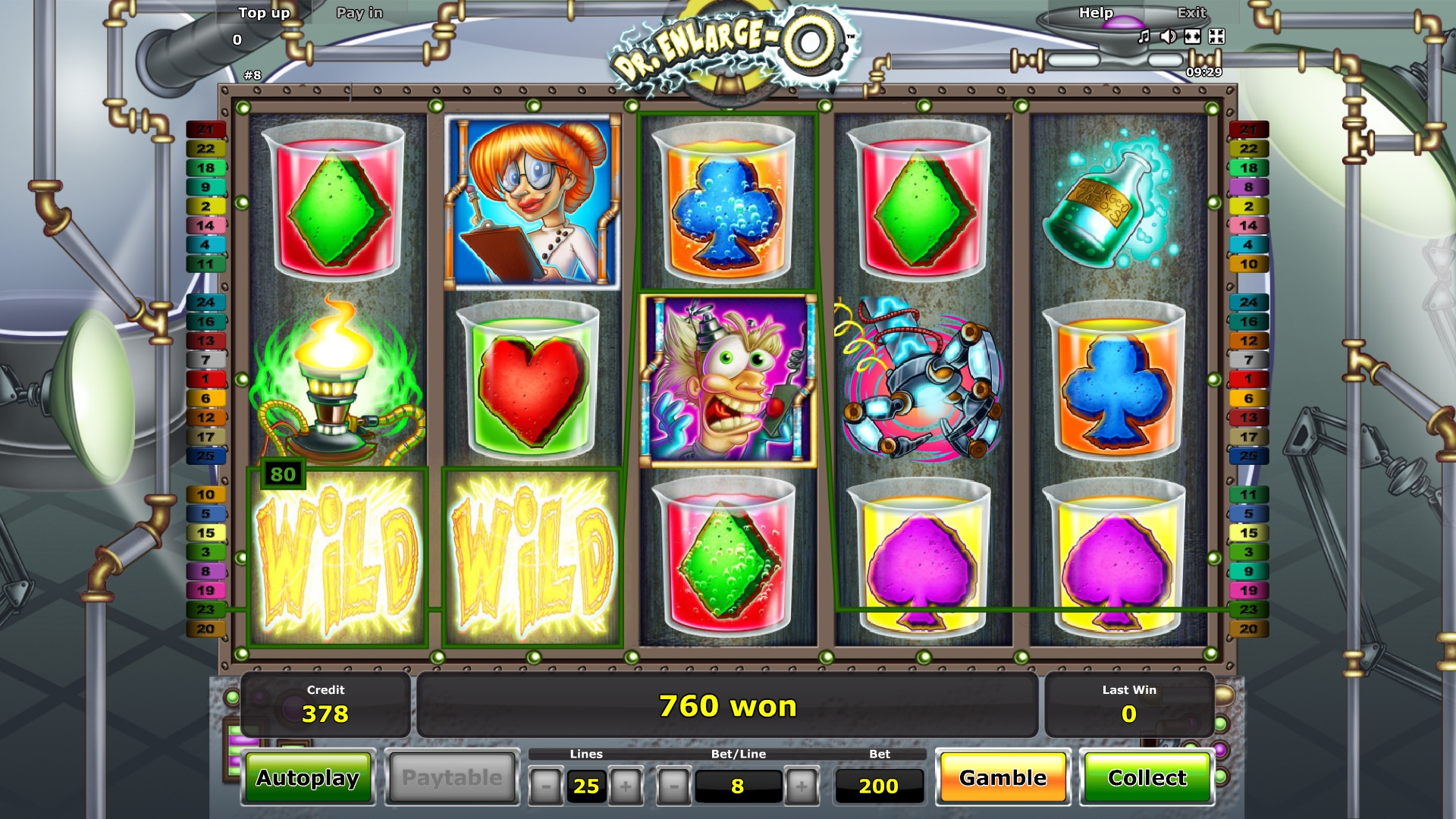Start Autoplay spins
The image size is (1456, 819).
[x=308, y=778]
